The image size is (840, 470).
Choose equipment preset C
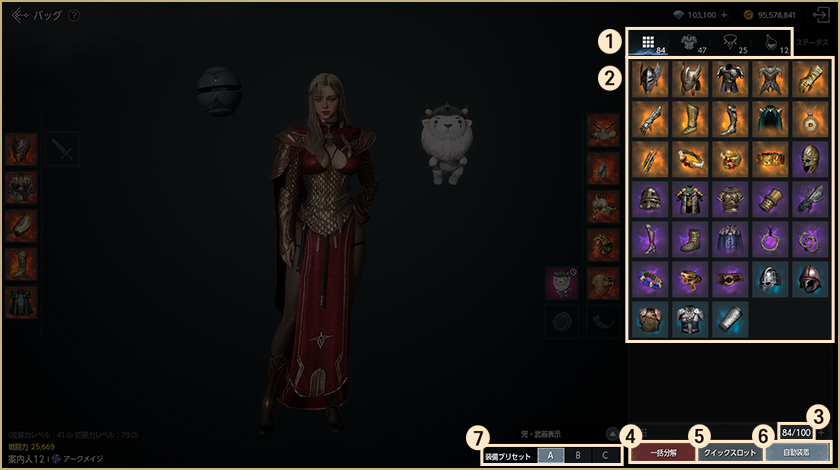[604, 455]
